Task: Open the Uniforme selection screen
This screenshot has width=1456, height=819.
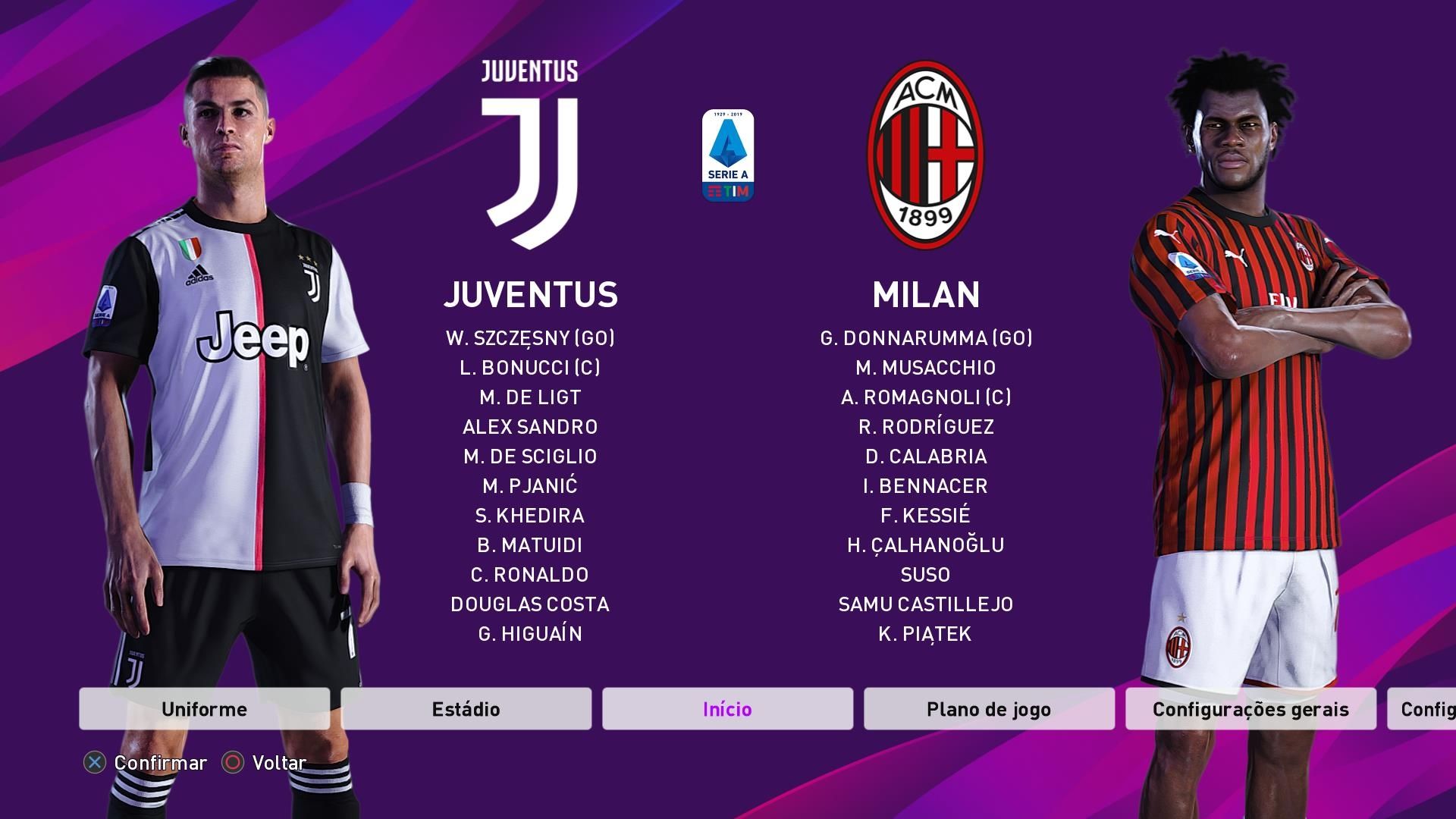Action: pos(203,710)
